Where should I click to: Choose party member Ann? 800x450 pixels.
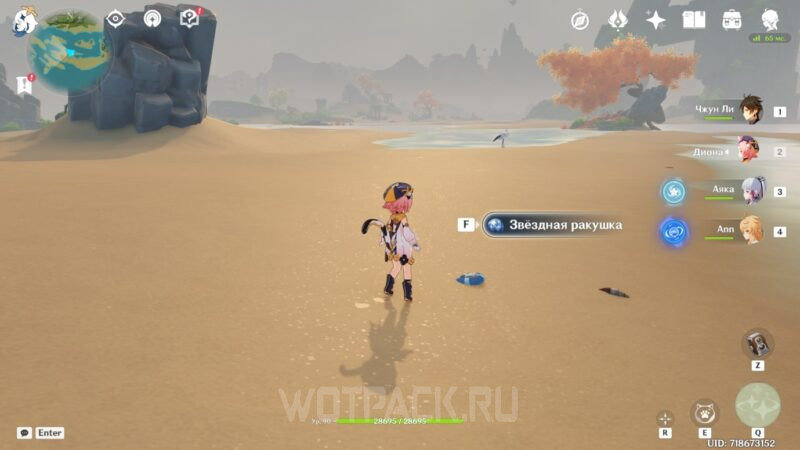click(749, 230)
